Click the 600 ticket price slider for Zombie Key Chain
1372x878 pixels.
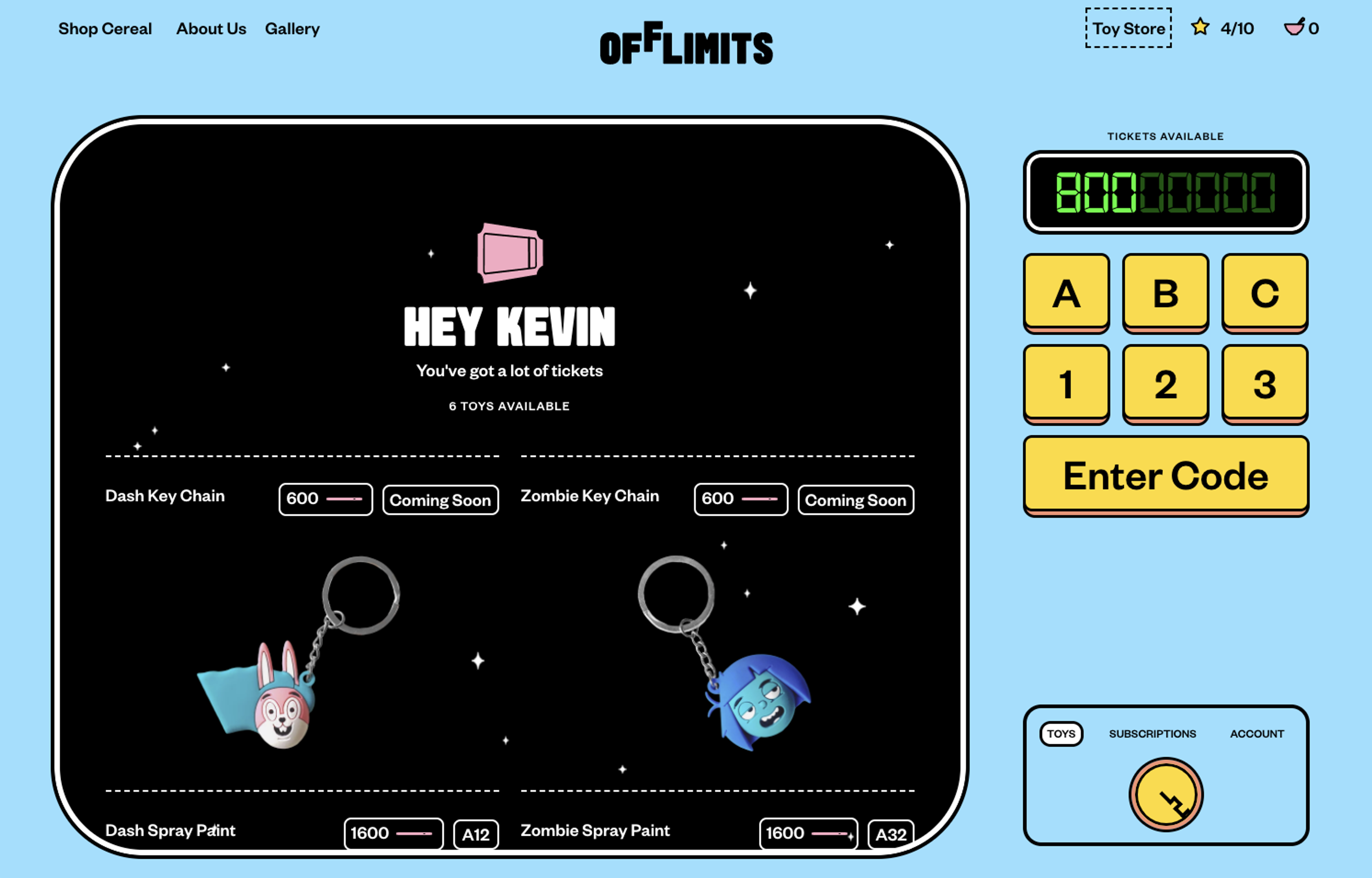coord(740,499)
